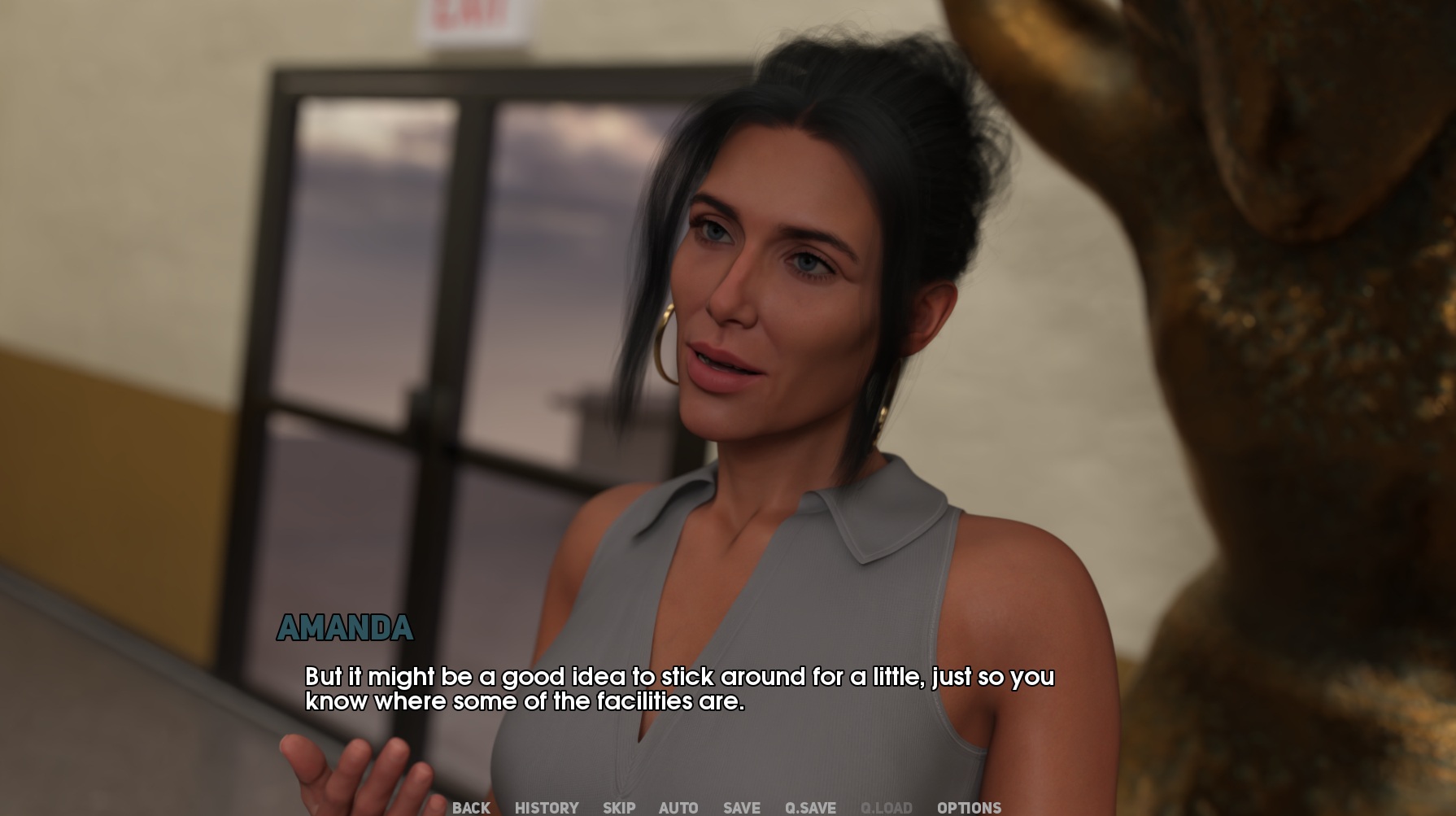Open the Save menu
The height and width of the screenshot is (816, 1456).
[x=742, y=808]
